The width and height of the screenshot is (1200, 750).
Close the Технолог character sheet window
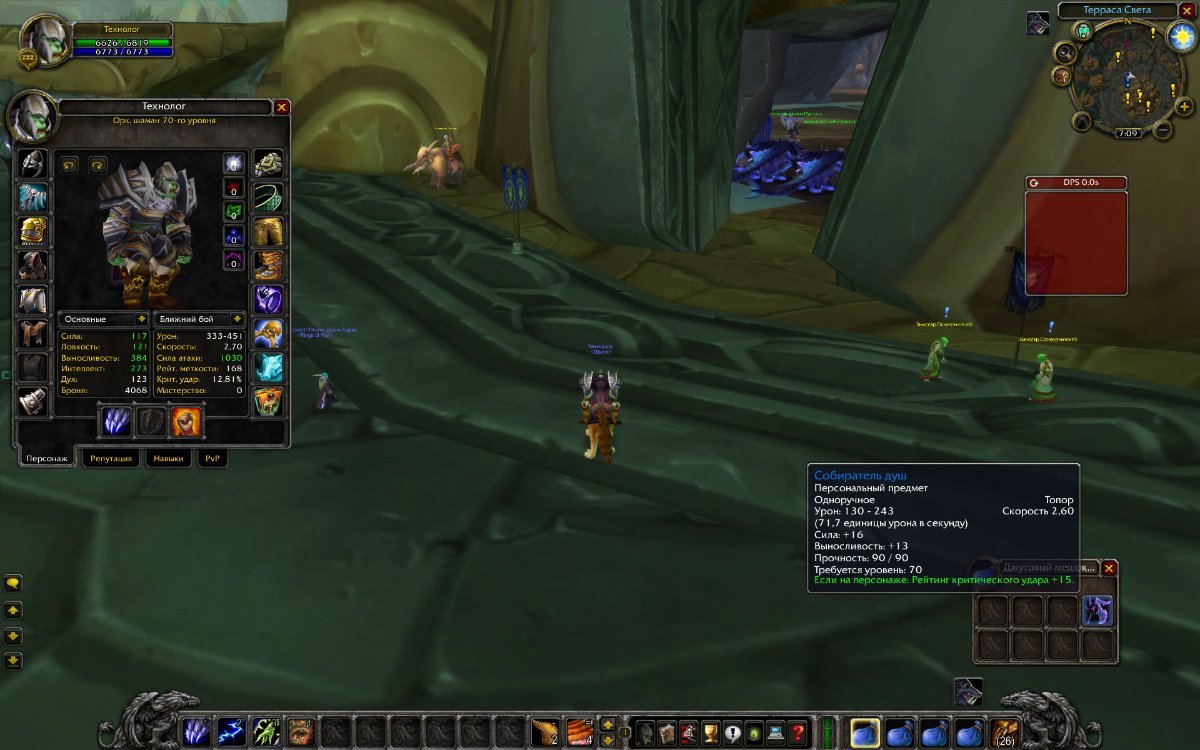coord(282,107)
